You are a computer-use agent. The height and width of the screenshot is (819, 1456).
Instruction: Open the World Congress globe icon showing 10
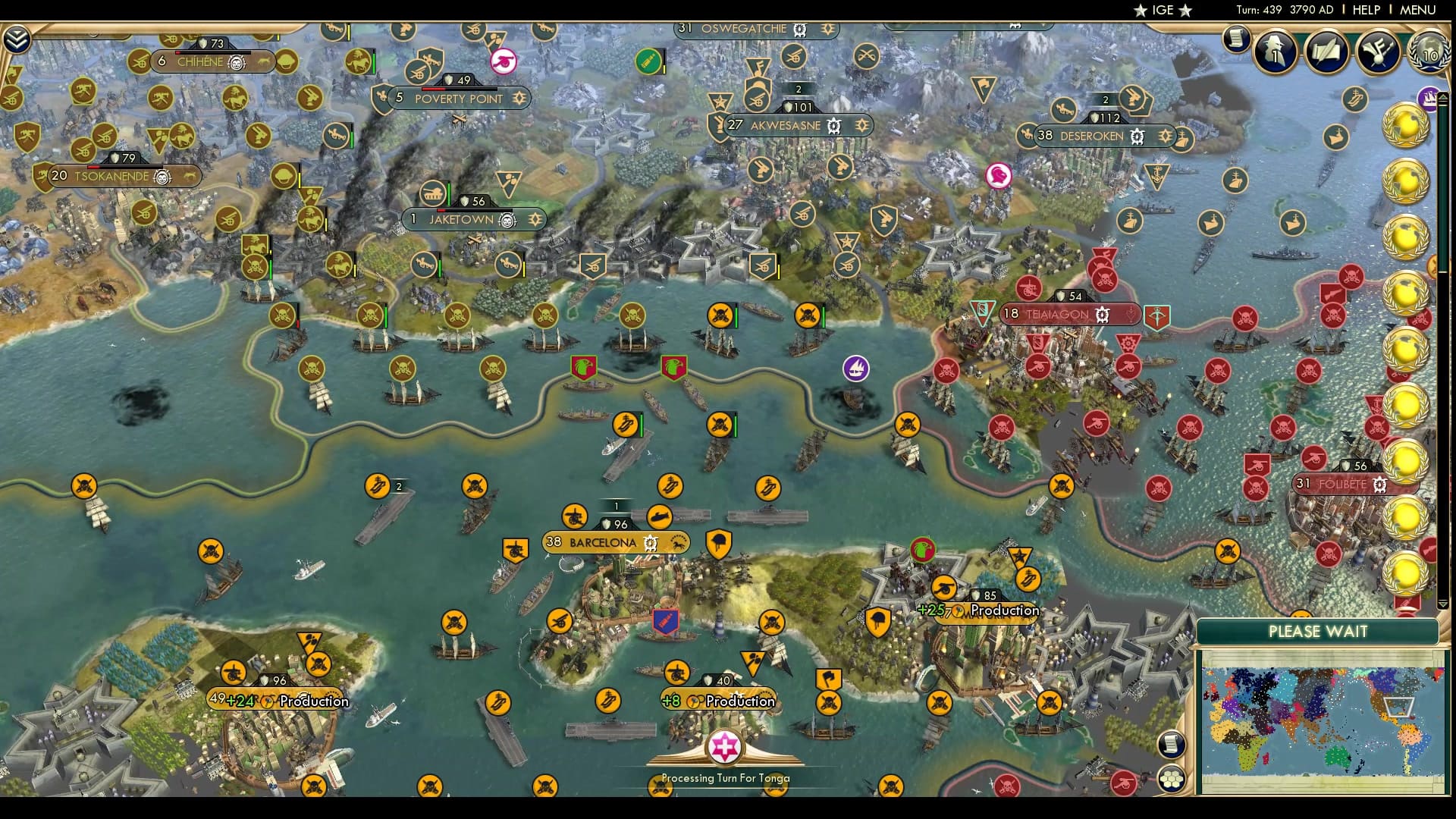coord(1429,55)
